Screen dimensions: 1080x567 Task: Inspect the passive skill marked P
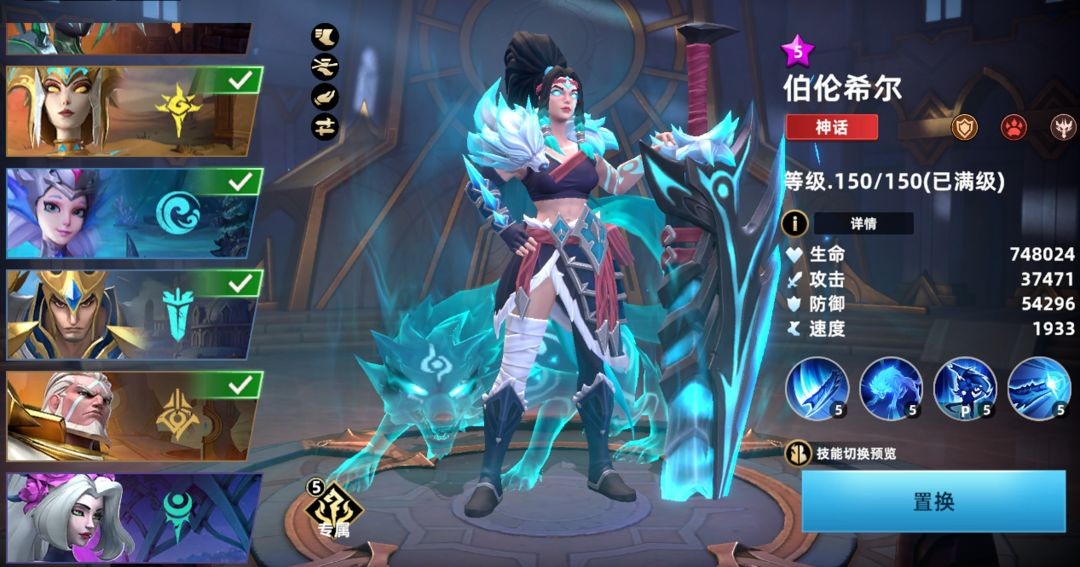(x=965, y=388)
